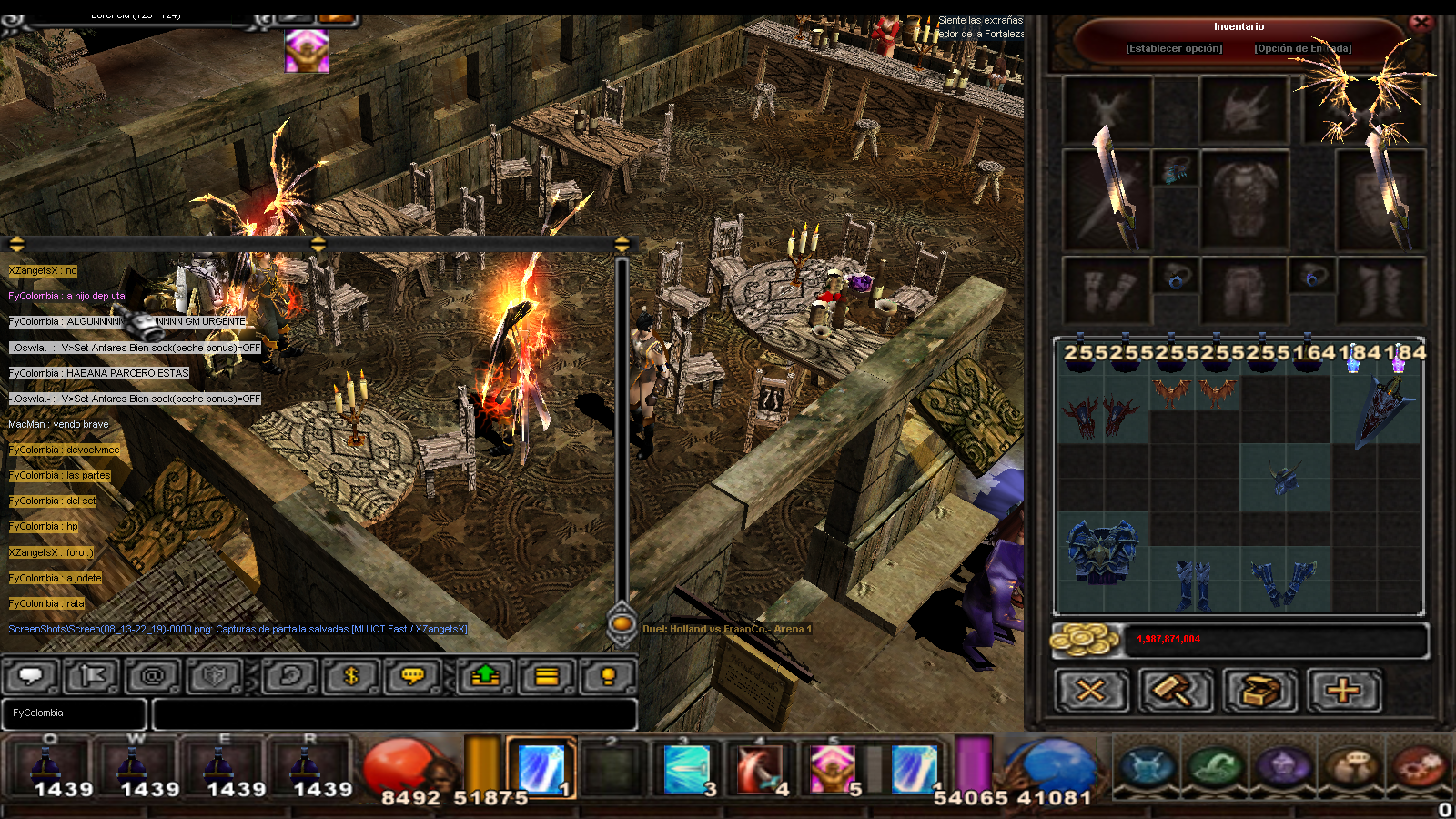Focus the chat message input field
The height and width of the screenshot is (819, 1456).
[393, 714]
